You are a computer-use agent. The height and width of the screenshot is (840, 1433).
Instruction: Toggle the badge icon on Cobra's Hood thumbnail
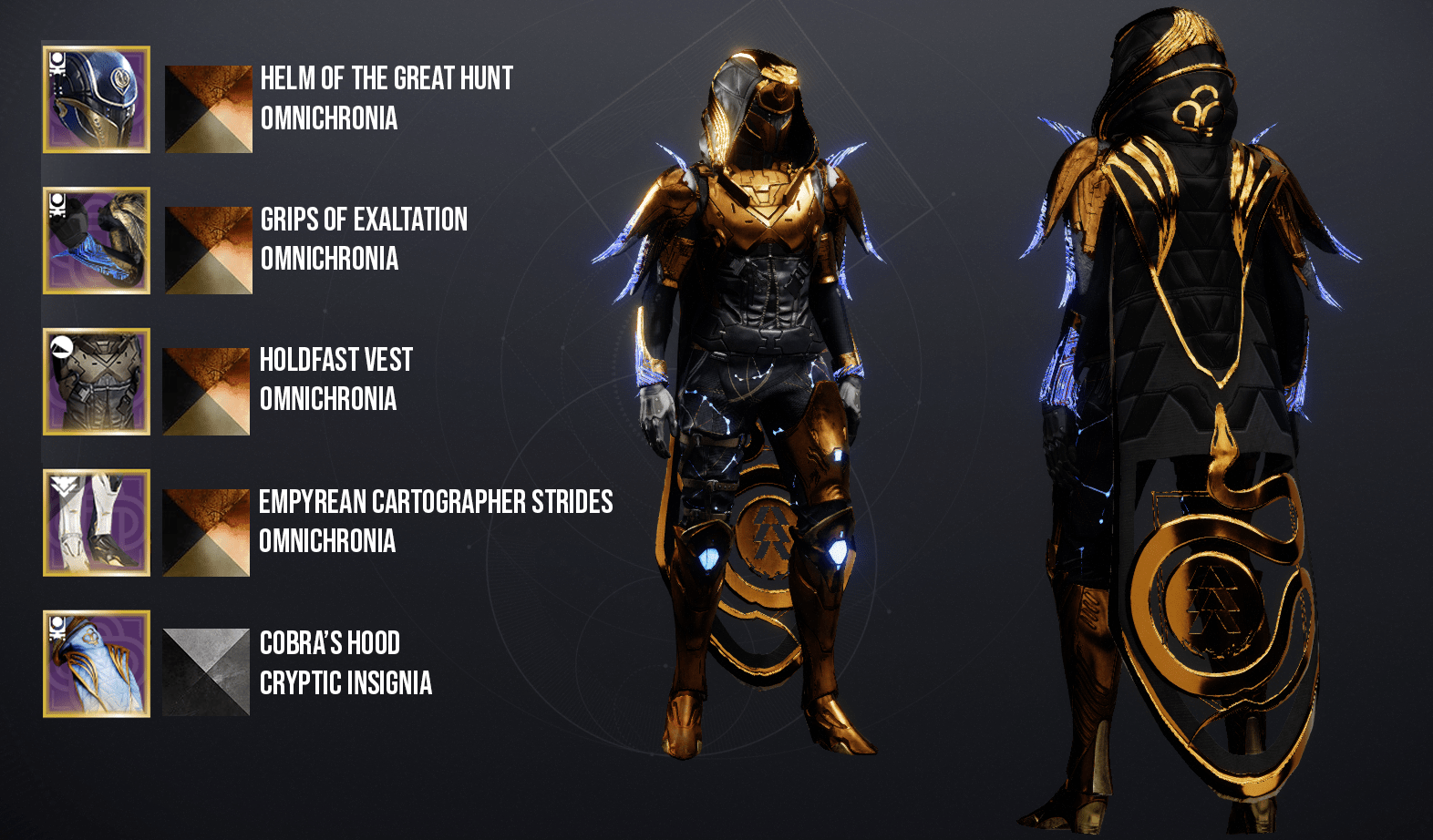57,627
